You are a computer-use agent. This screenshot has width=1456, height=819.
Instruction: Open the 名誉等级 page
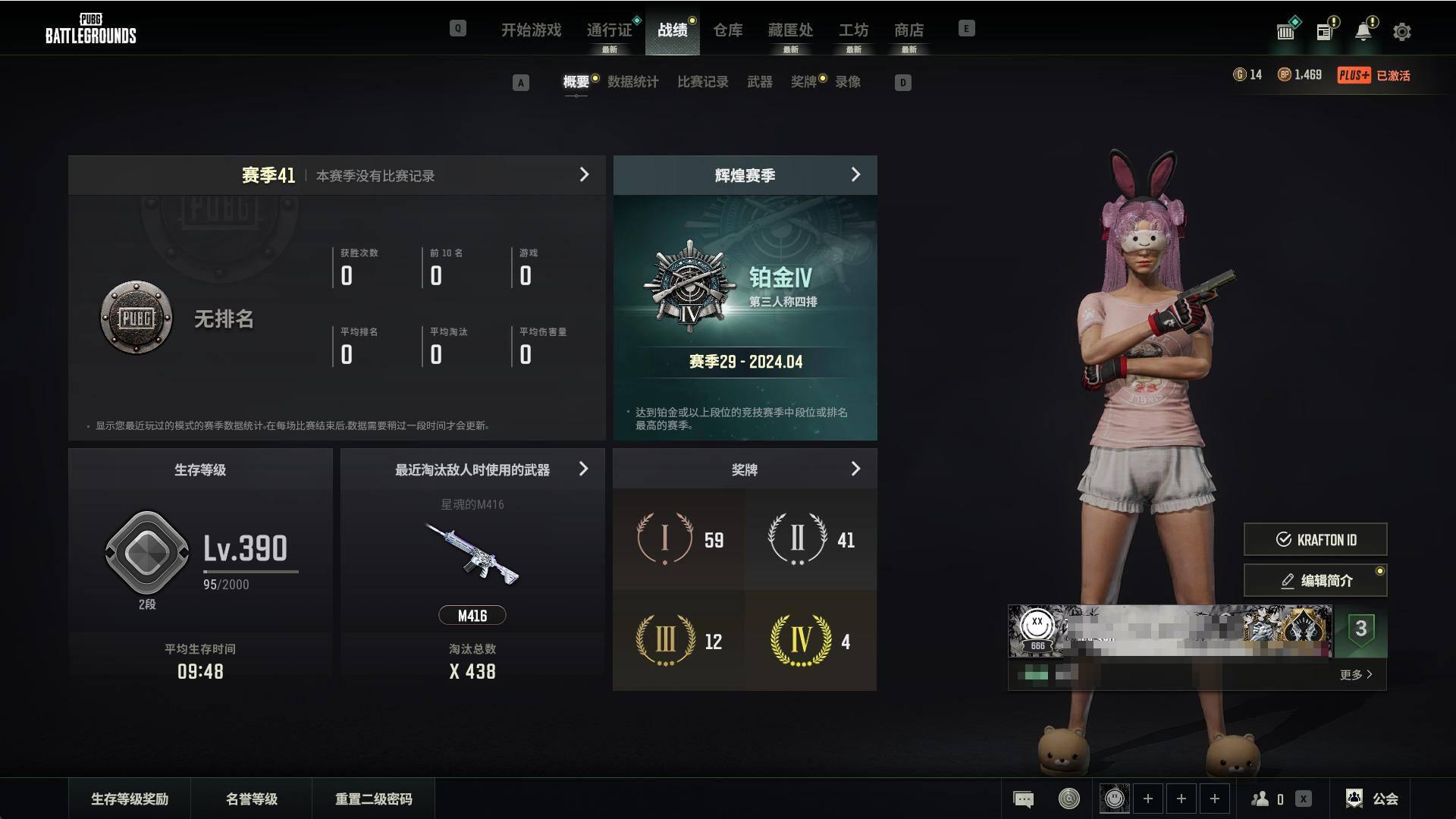click(252, 799)
